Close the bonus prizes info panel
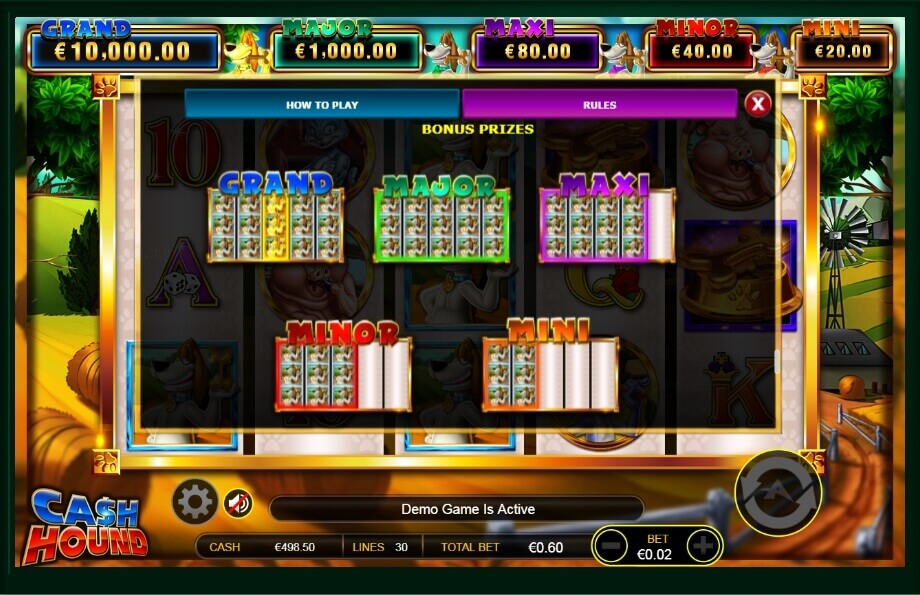Image resolution: width=920 pixels, height=595 pixels. [x=758, y=103]
